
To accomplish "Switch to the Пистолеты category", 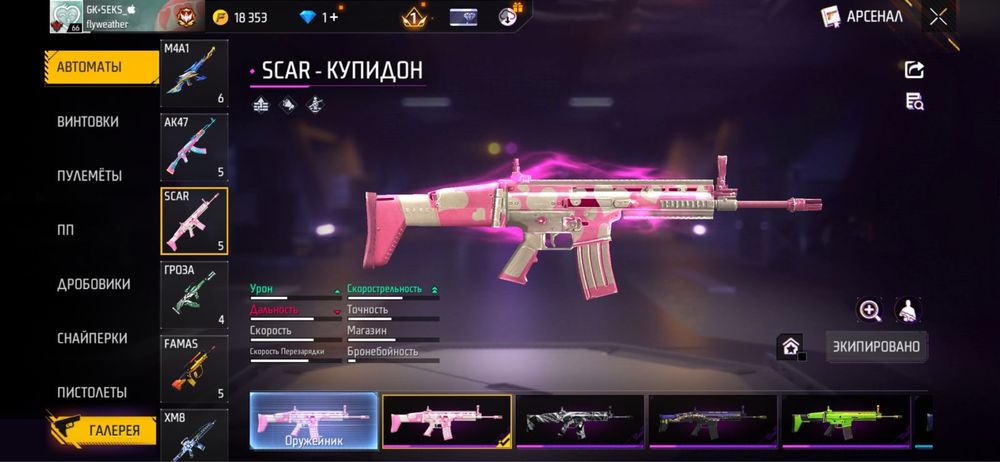I will pyautogui.click(x=92, y=392).
